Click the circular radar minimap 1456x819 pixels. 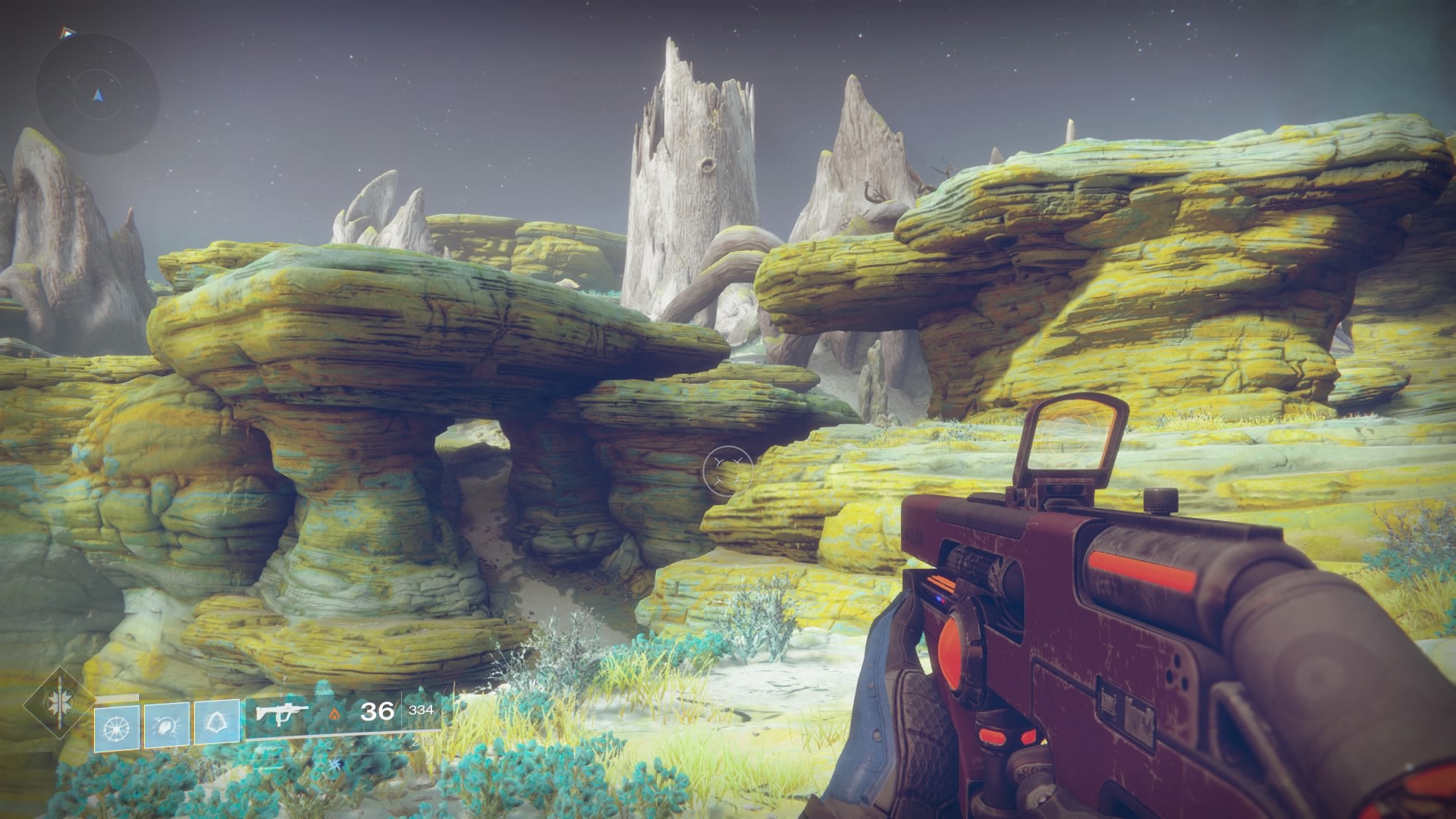coord(97,94)
